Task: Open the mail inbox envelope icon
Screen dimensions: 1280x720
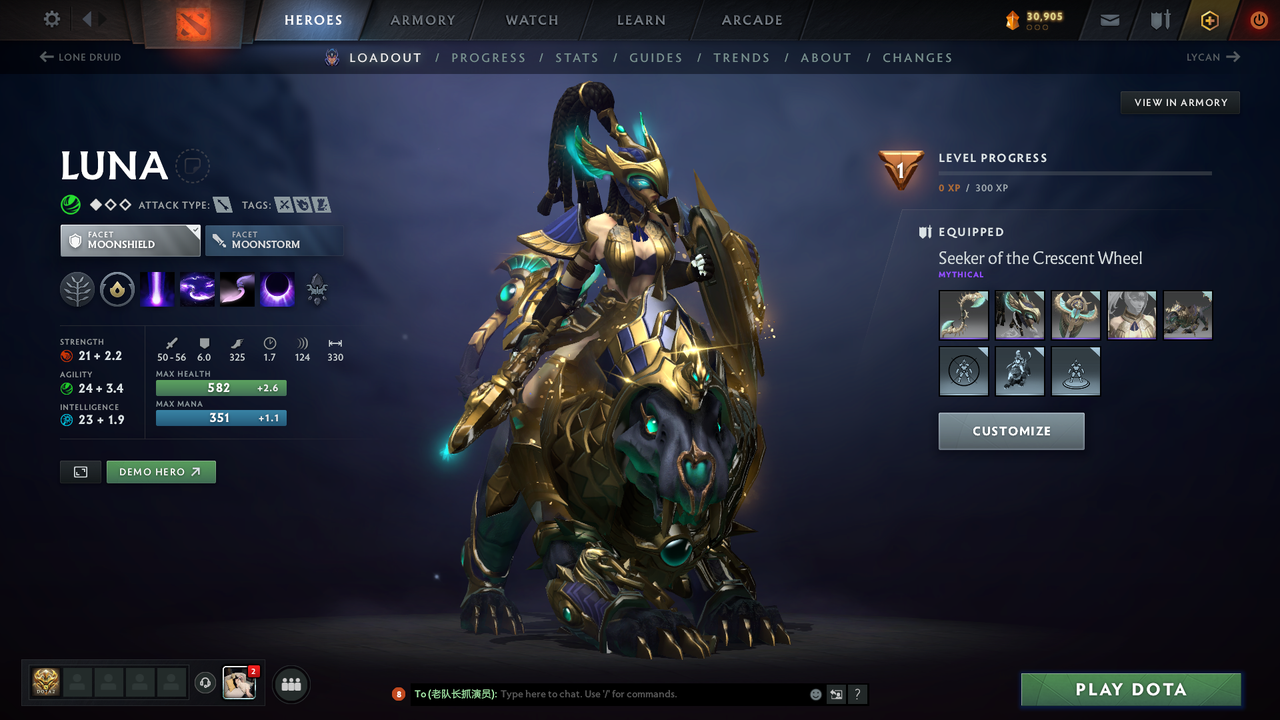Action: pyautogui.click(x=1108, y=20)
